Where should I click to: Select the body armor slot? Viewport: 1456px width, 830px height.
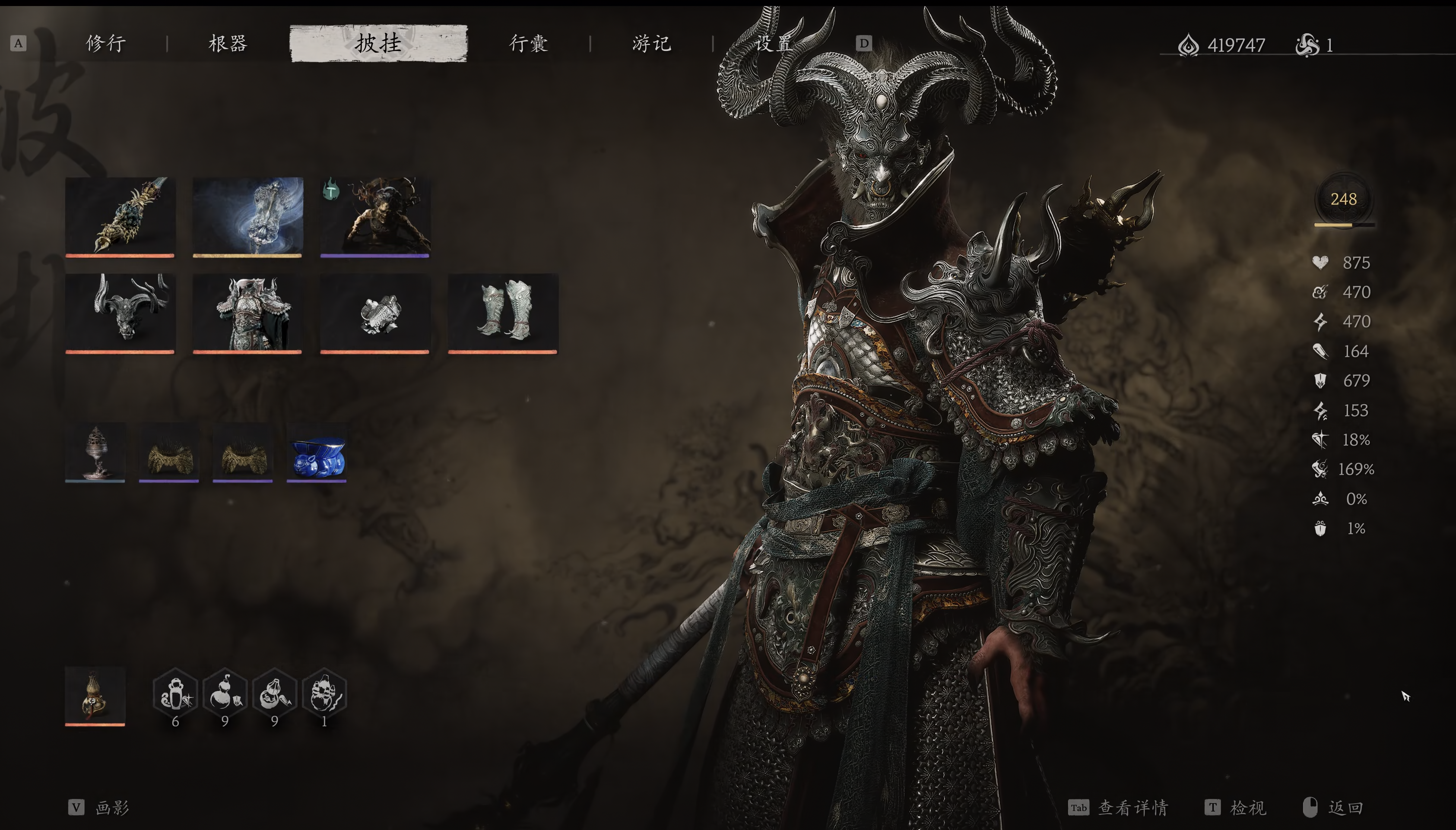pos(247,312)
